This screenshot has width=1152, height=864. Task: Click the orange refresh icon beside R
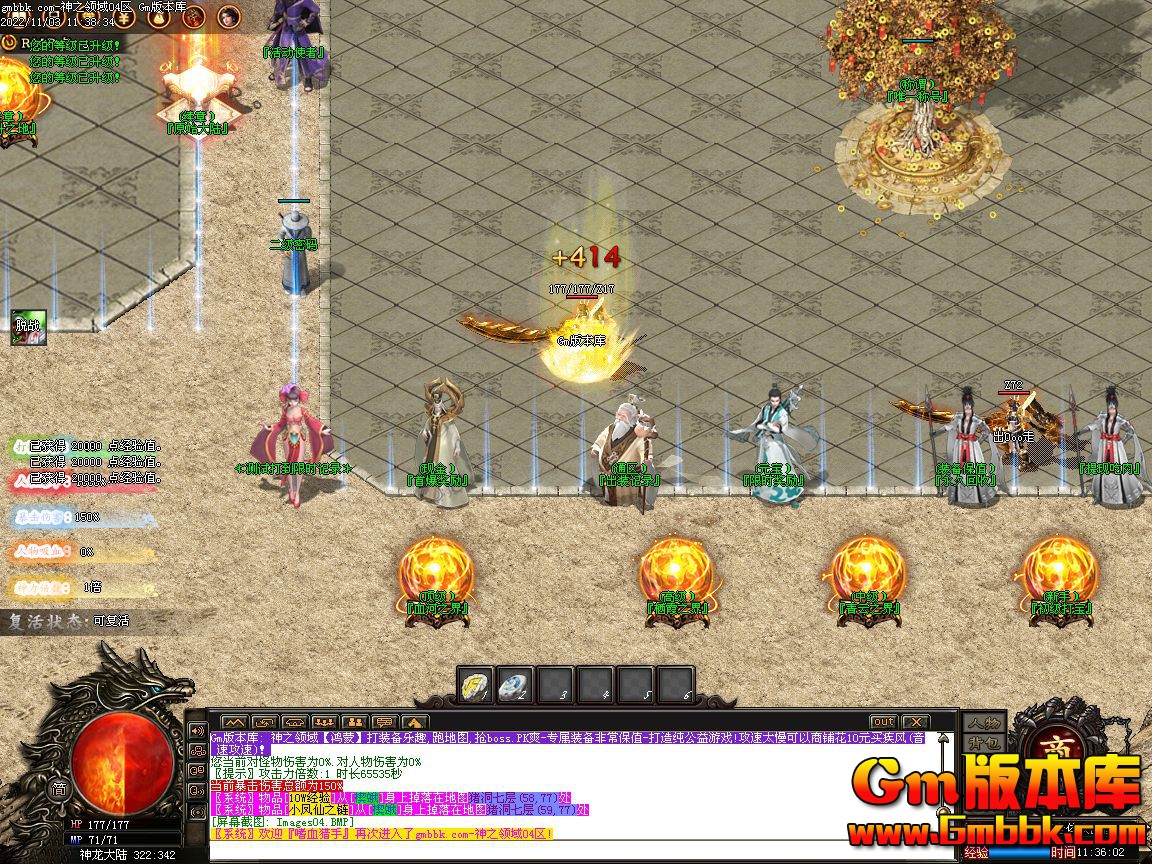[10, 43]
